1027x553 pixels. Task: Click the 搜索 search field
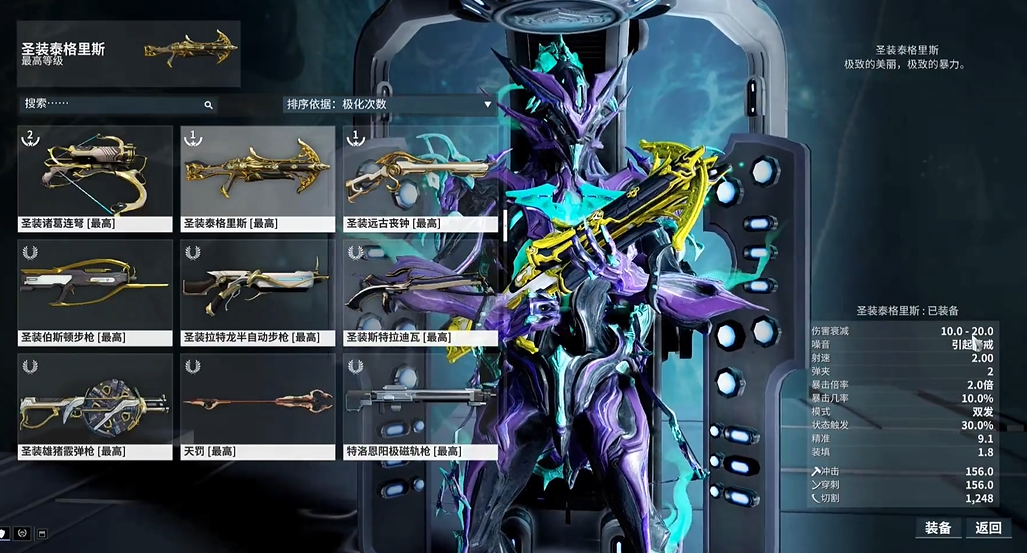pyautogui.click(x=110, y=104)
